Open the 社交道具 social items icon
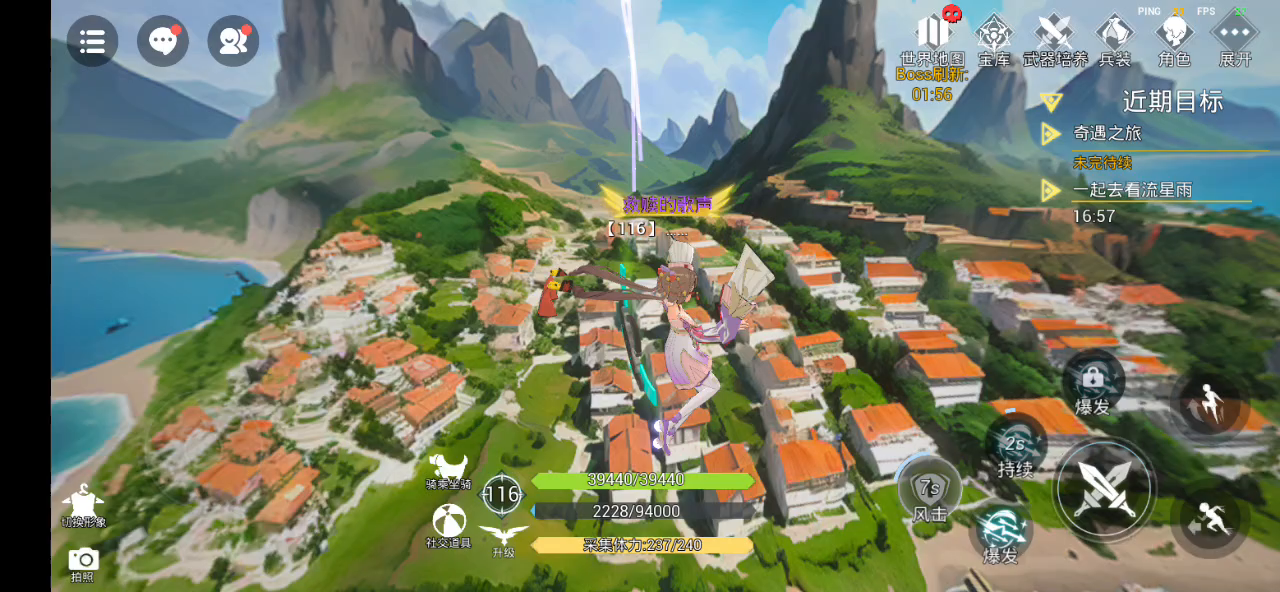The height and width of the screenshot is (592, 1280). (449, 522)
